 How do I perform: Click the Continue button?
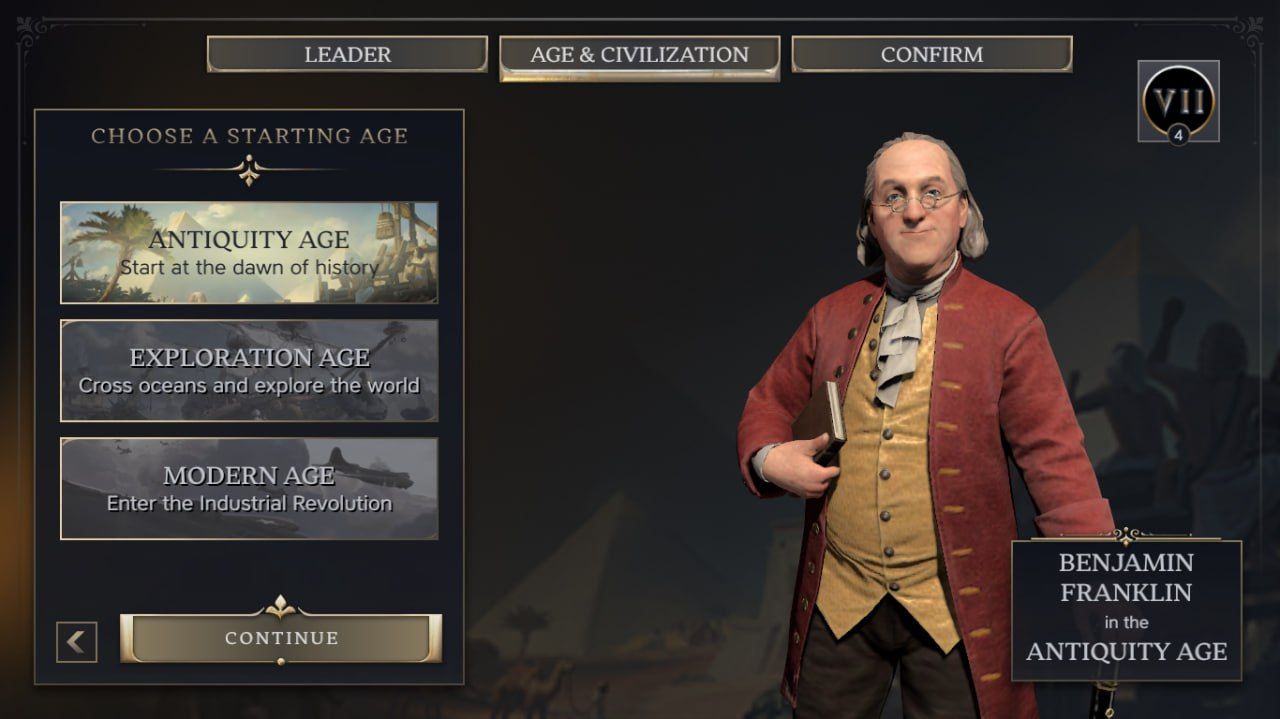click(x=281, y=638)
